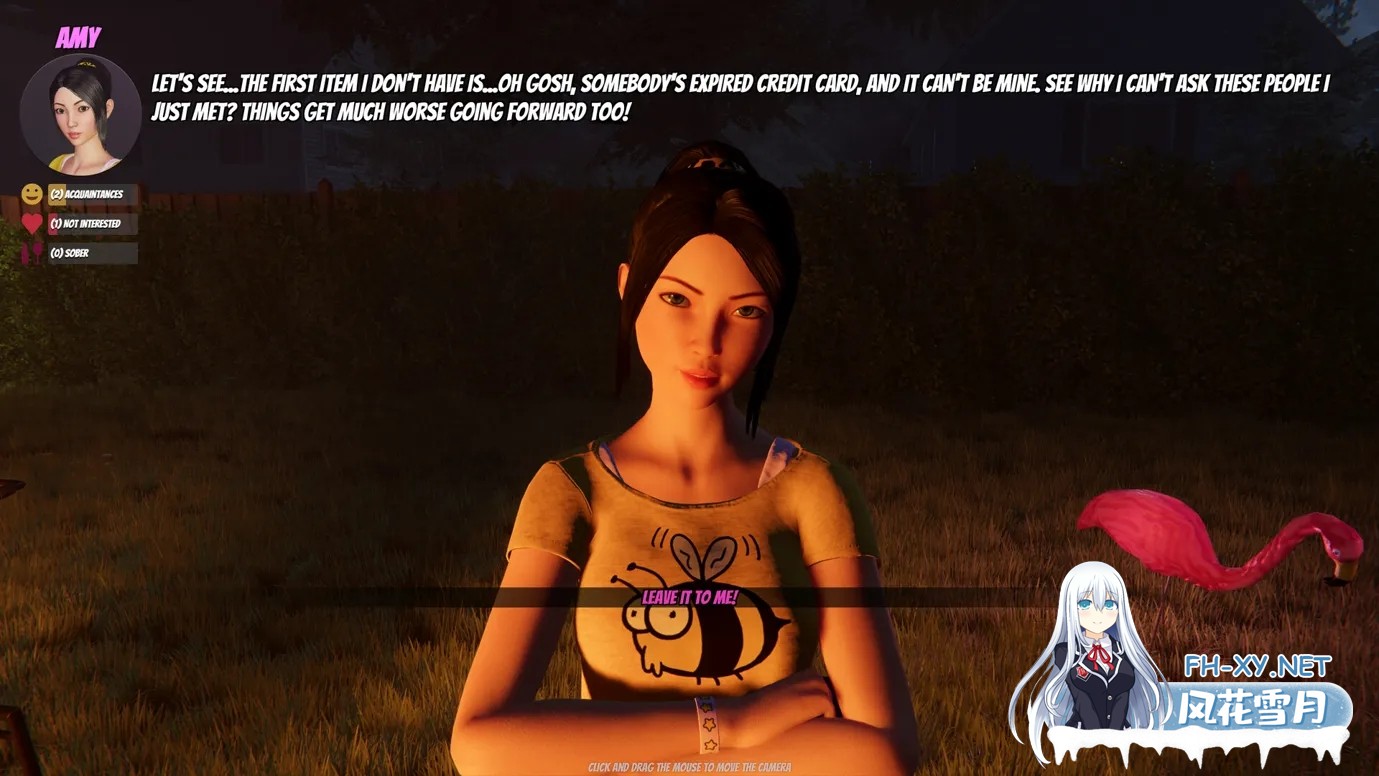Choose the "Leave it to me!" reply
Image resolution: width=1379 pixels, height=776 pixels.
(689, 598)
